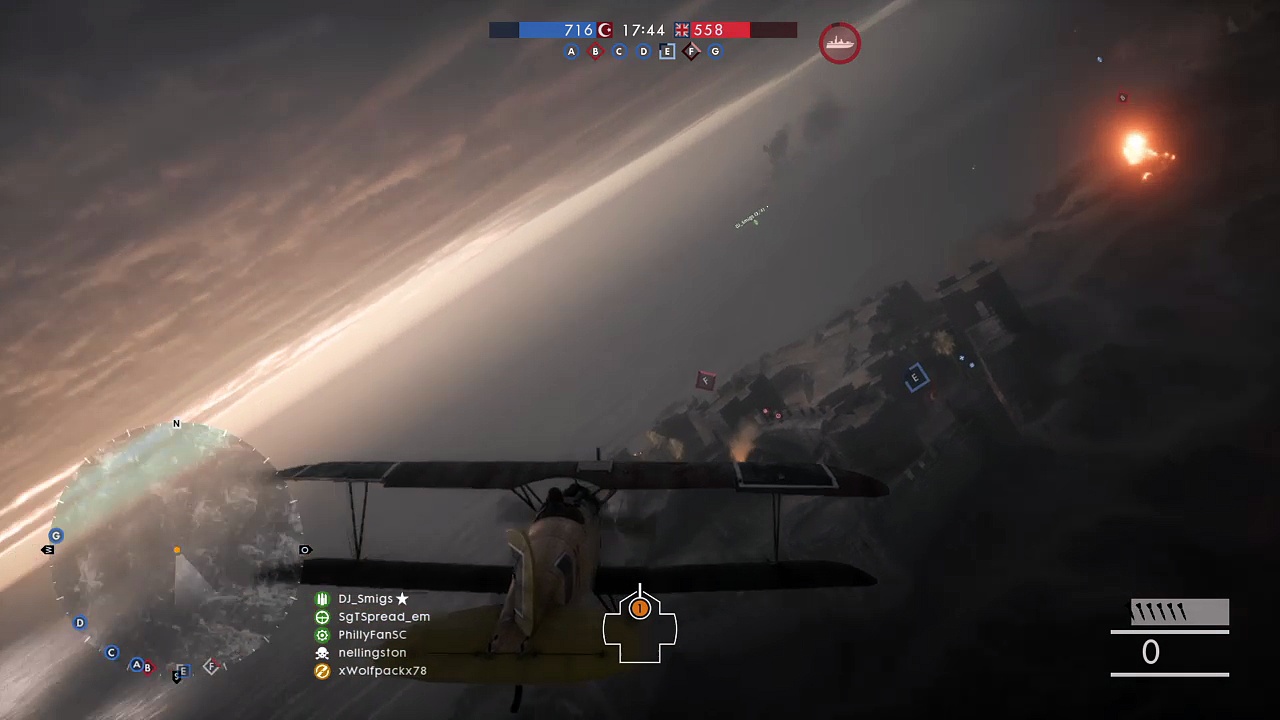Select objective B in the top flag bar
This screenshot has width=1280, height=720.
click(x=595, y=52)
